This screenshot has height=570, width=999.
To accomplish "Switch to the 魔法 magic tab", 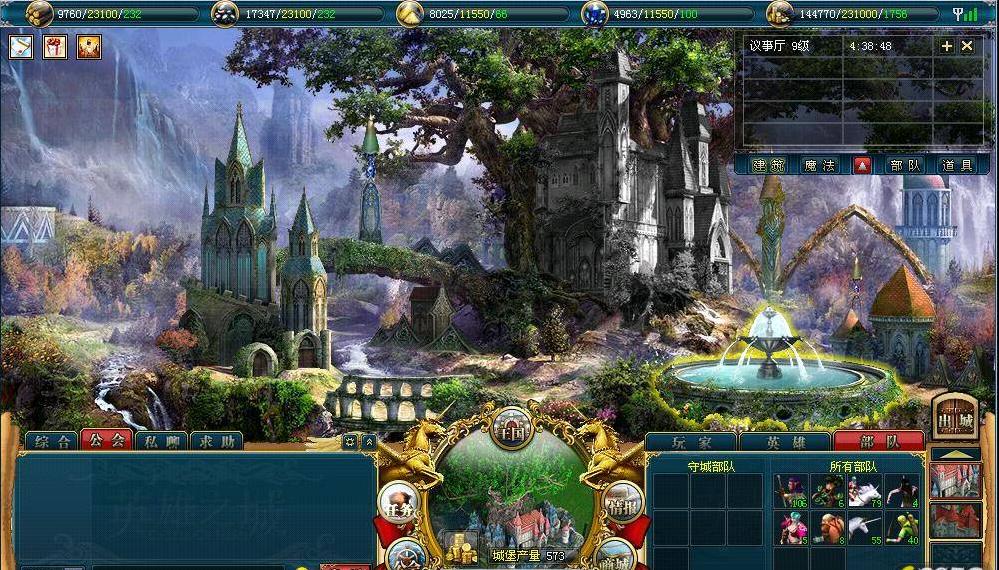I will (819, 166).
